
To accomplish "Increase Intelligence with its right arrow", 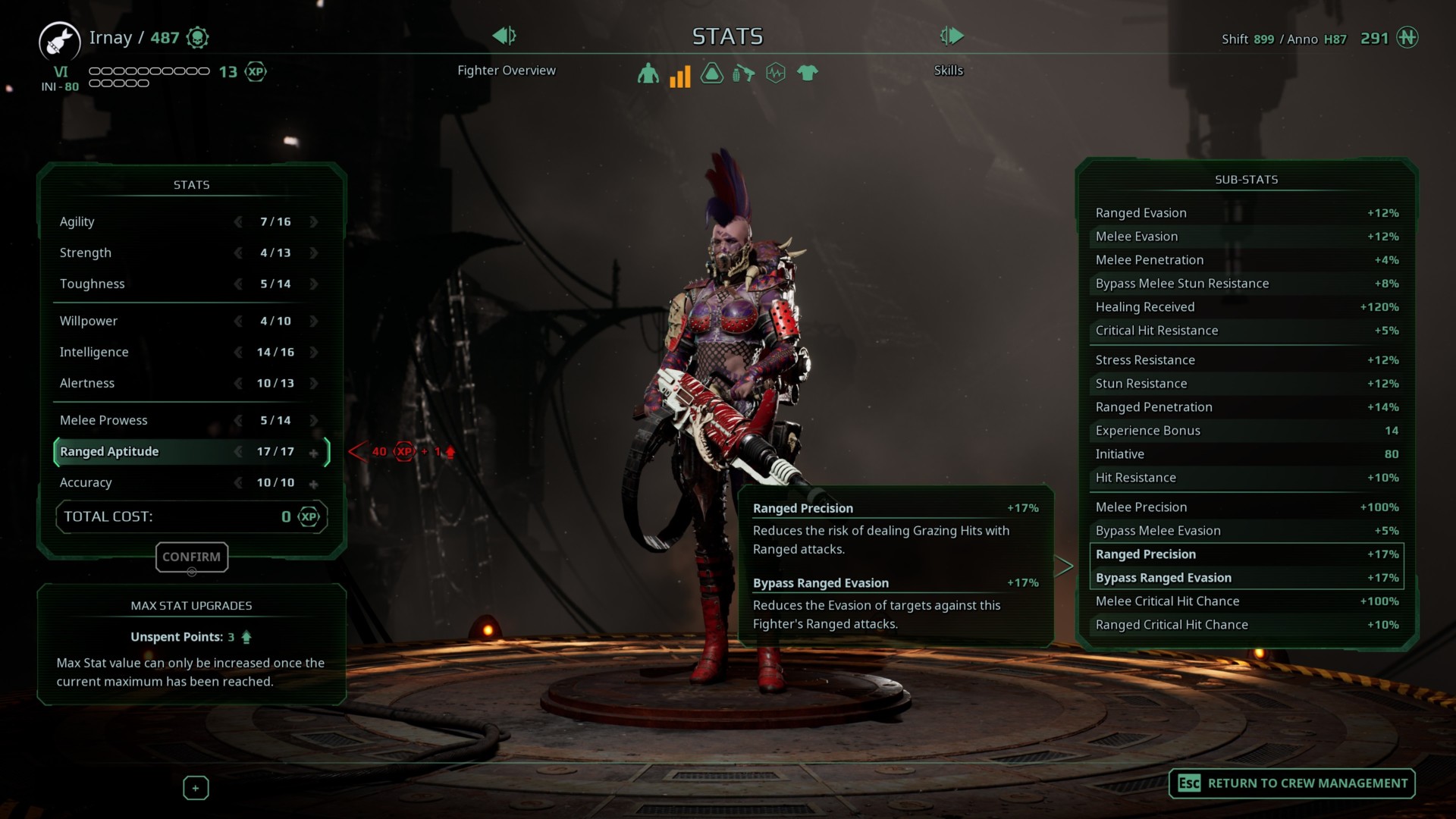I will (313, 353).
